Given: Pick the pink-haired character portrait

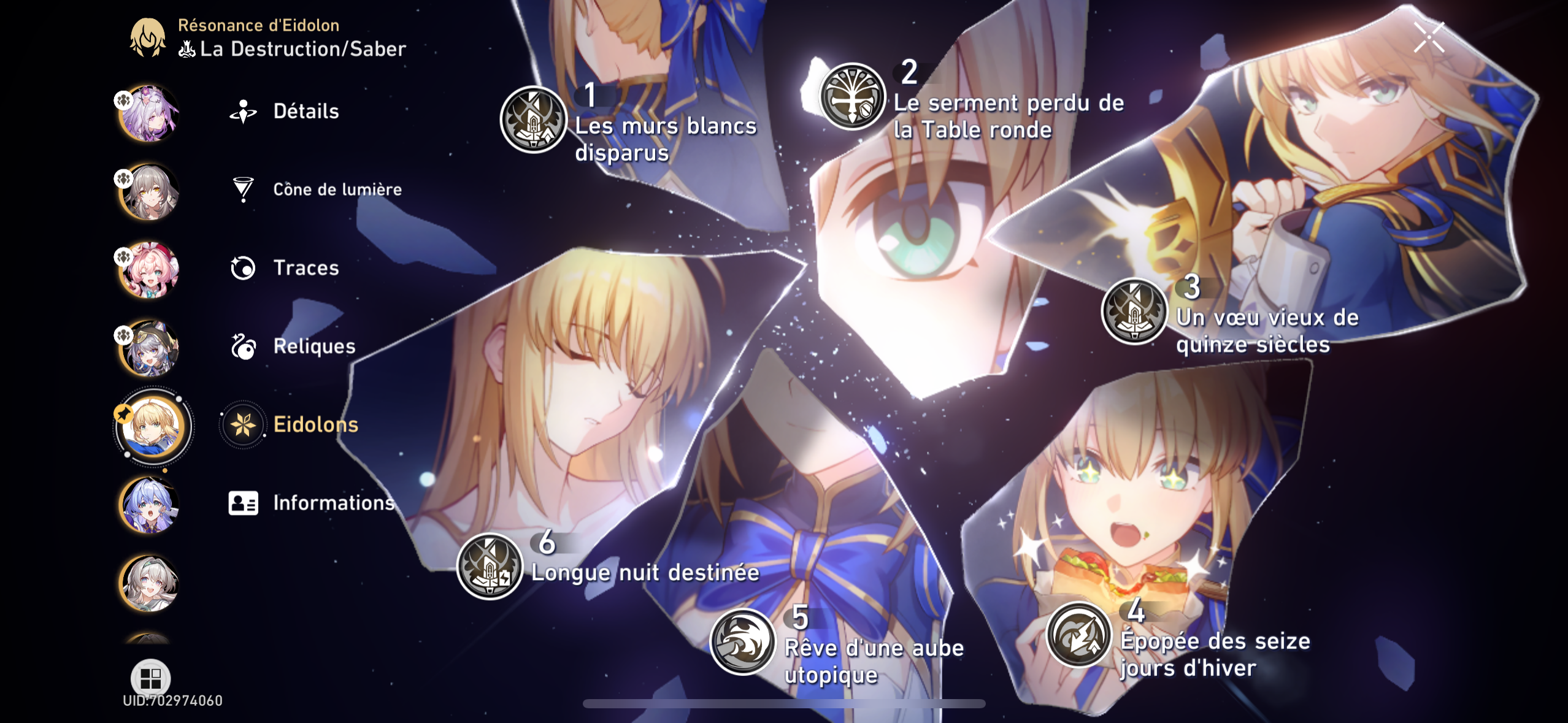Looking at the screenshot, I should (x=149, y=270).
